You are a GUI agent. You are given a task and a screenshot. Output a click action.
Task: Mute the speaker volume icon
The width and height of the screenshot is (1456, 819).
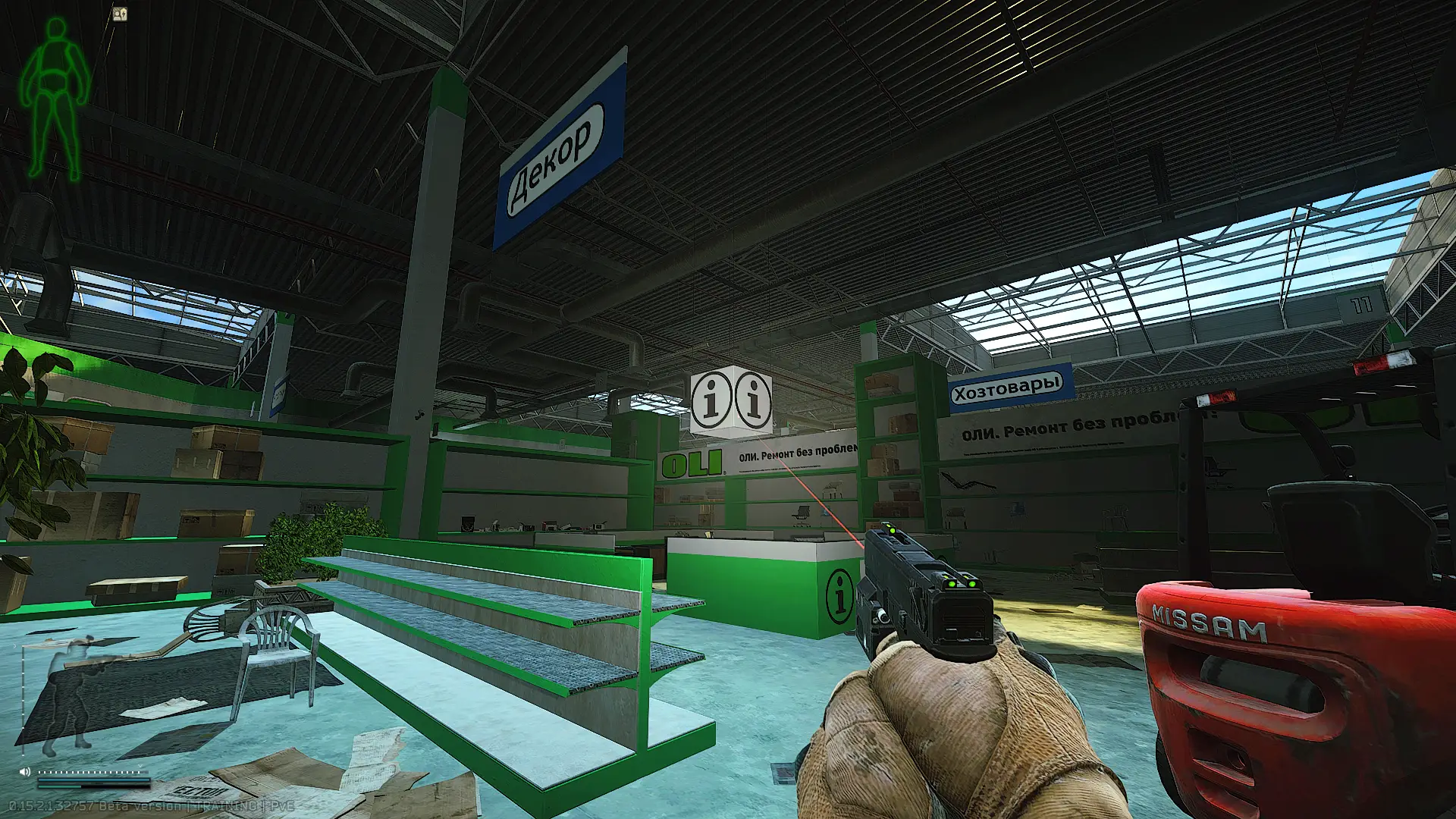(24, 771)
